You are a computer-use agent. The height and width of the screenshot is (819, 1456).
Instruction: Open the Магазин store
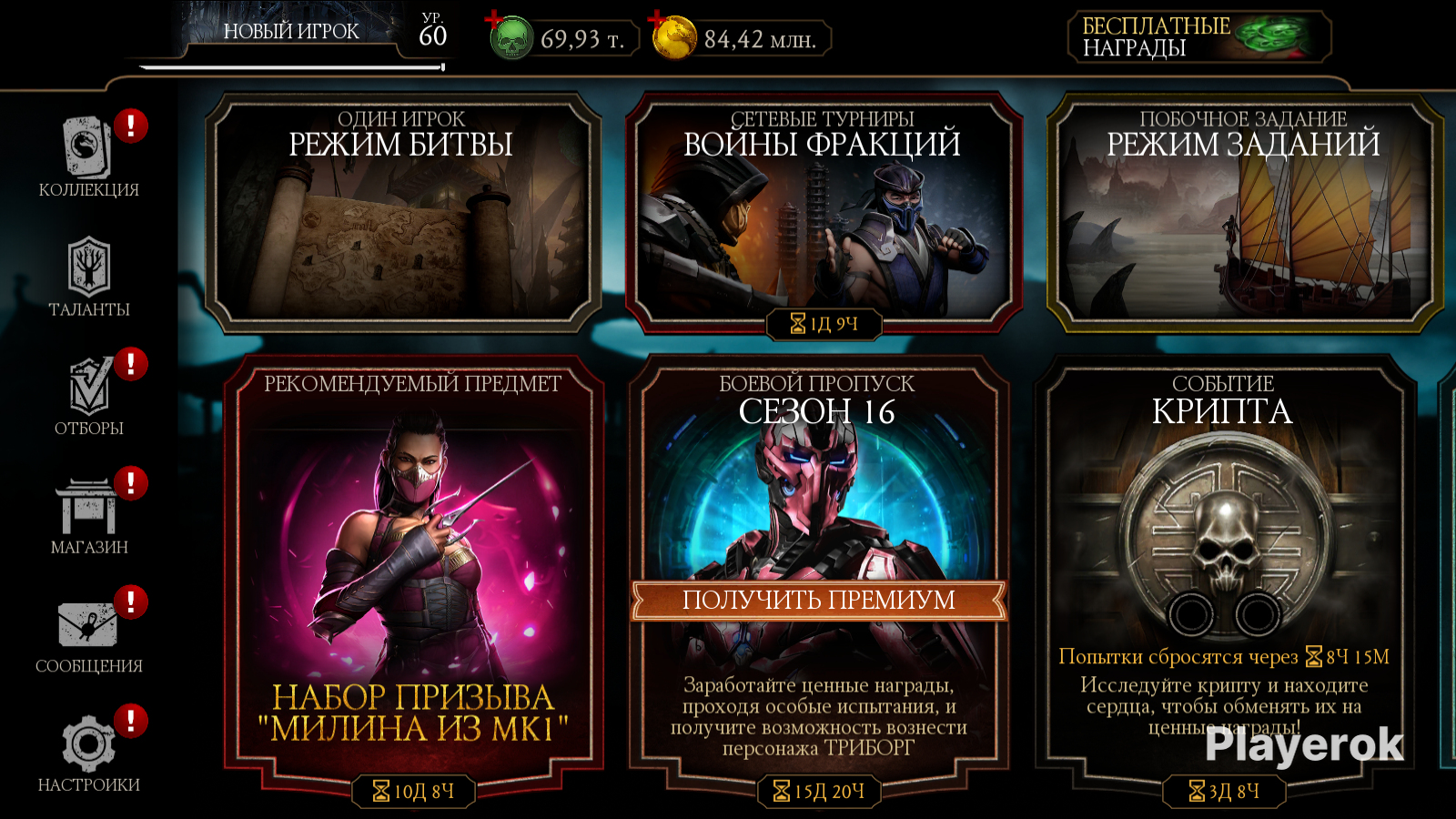(88, 513)
